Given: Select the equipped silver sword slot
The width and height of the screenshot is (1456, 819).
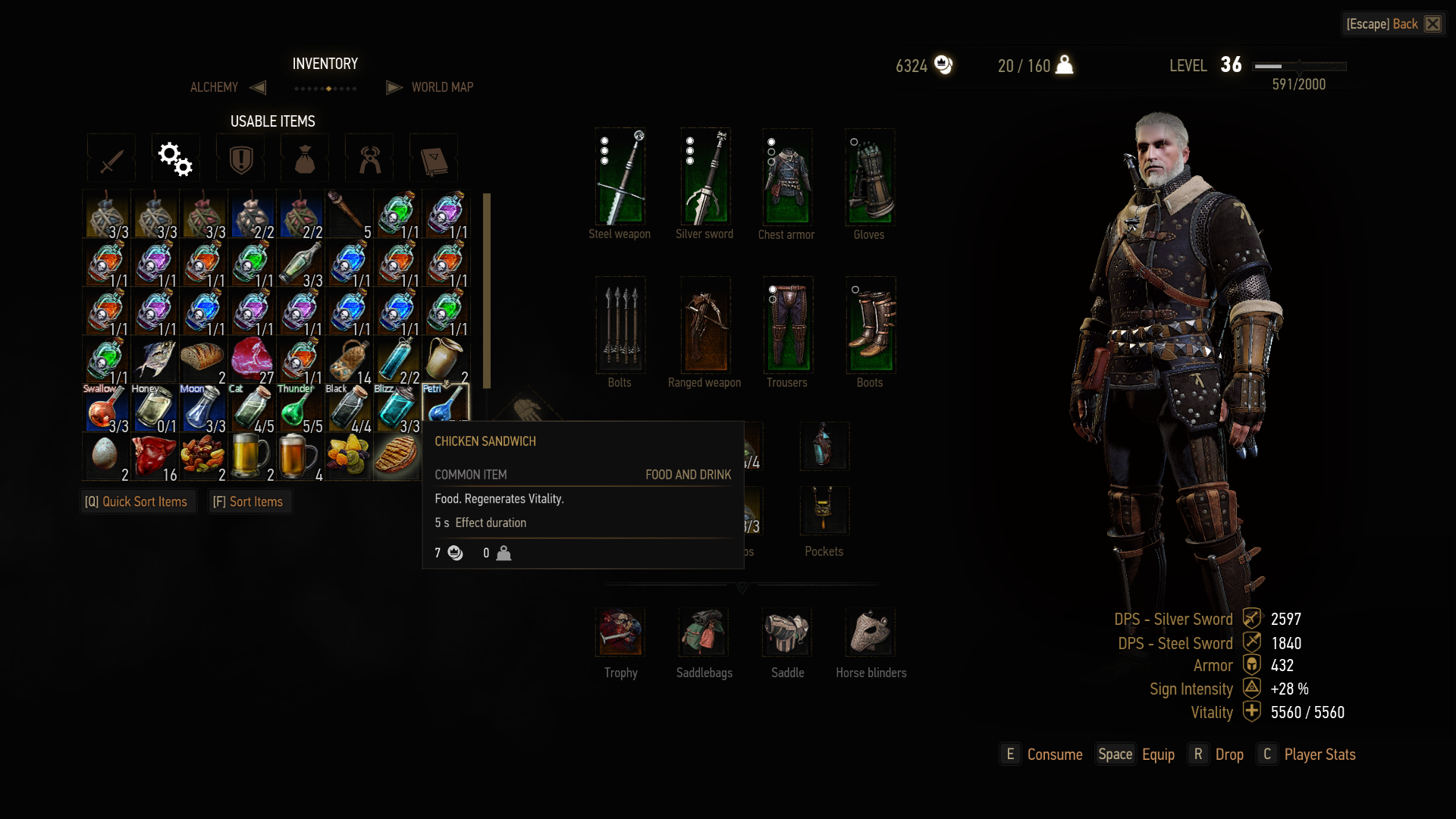Looking at the screenshot, I should point(705,177).
